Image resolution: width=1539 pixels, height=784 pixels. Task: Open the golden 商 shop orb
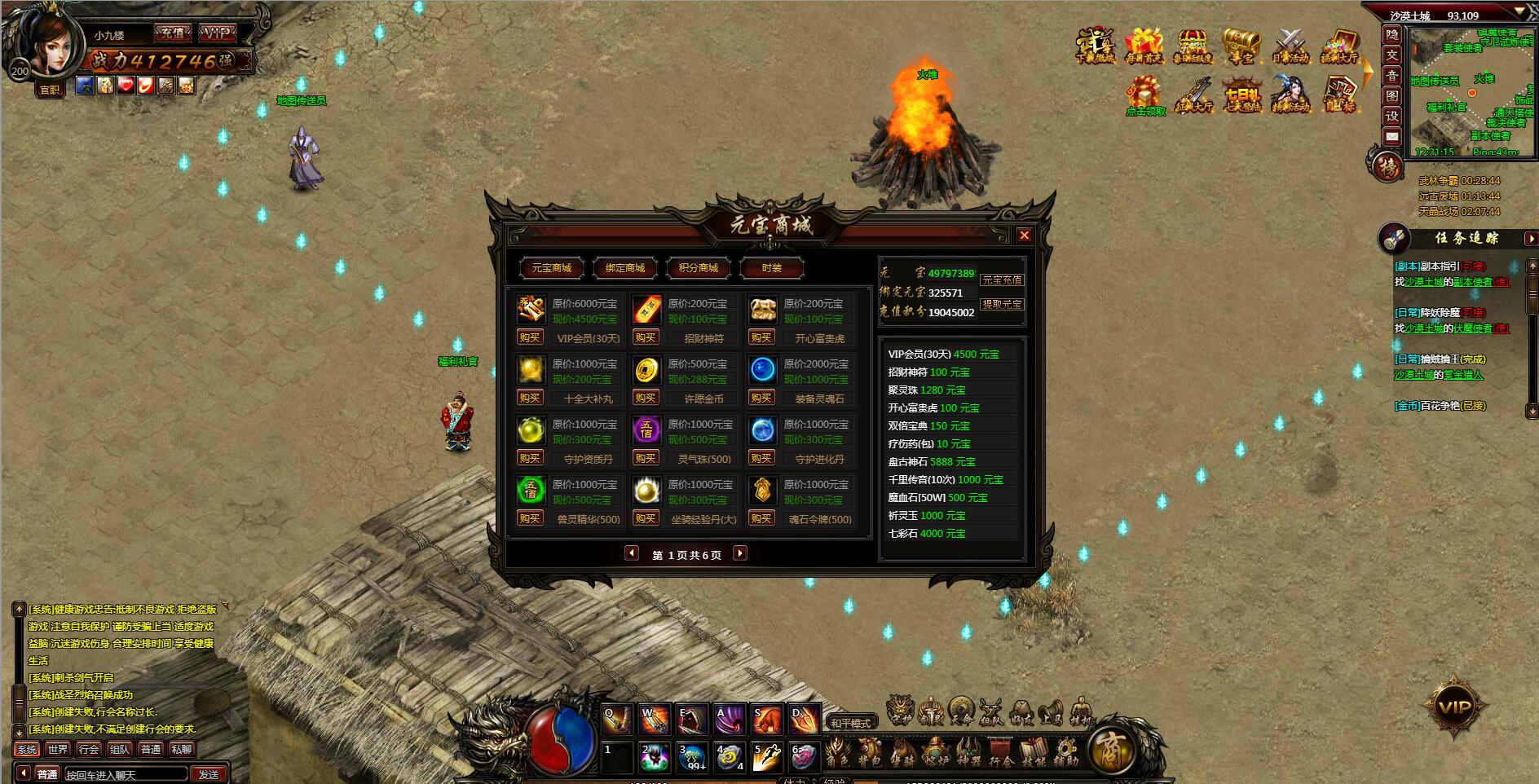[x=1112, y=750]
